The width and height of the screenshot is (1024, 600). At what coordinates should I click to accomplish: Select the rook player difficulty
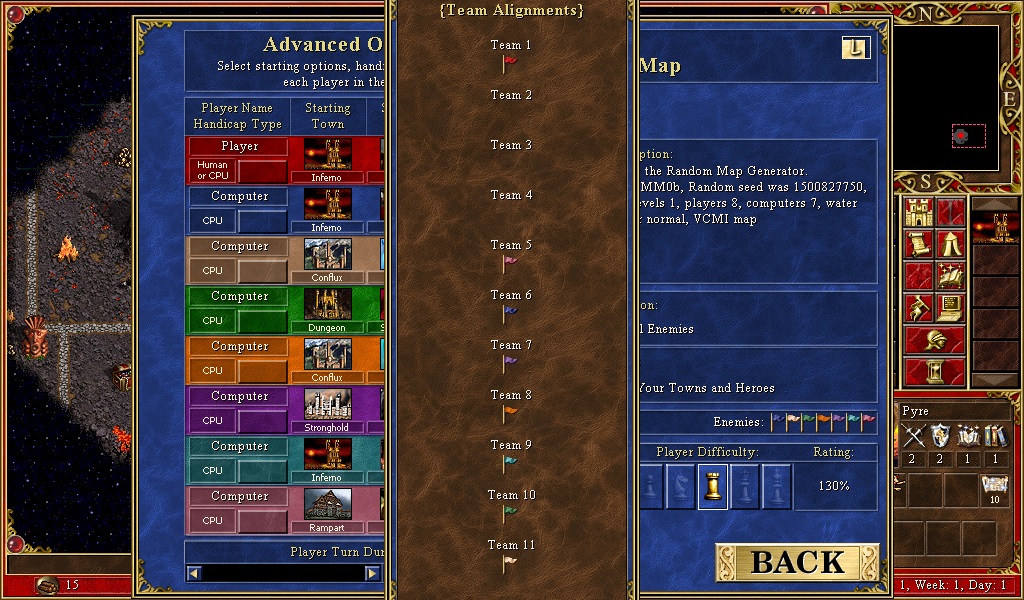point(713,487)
